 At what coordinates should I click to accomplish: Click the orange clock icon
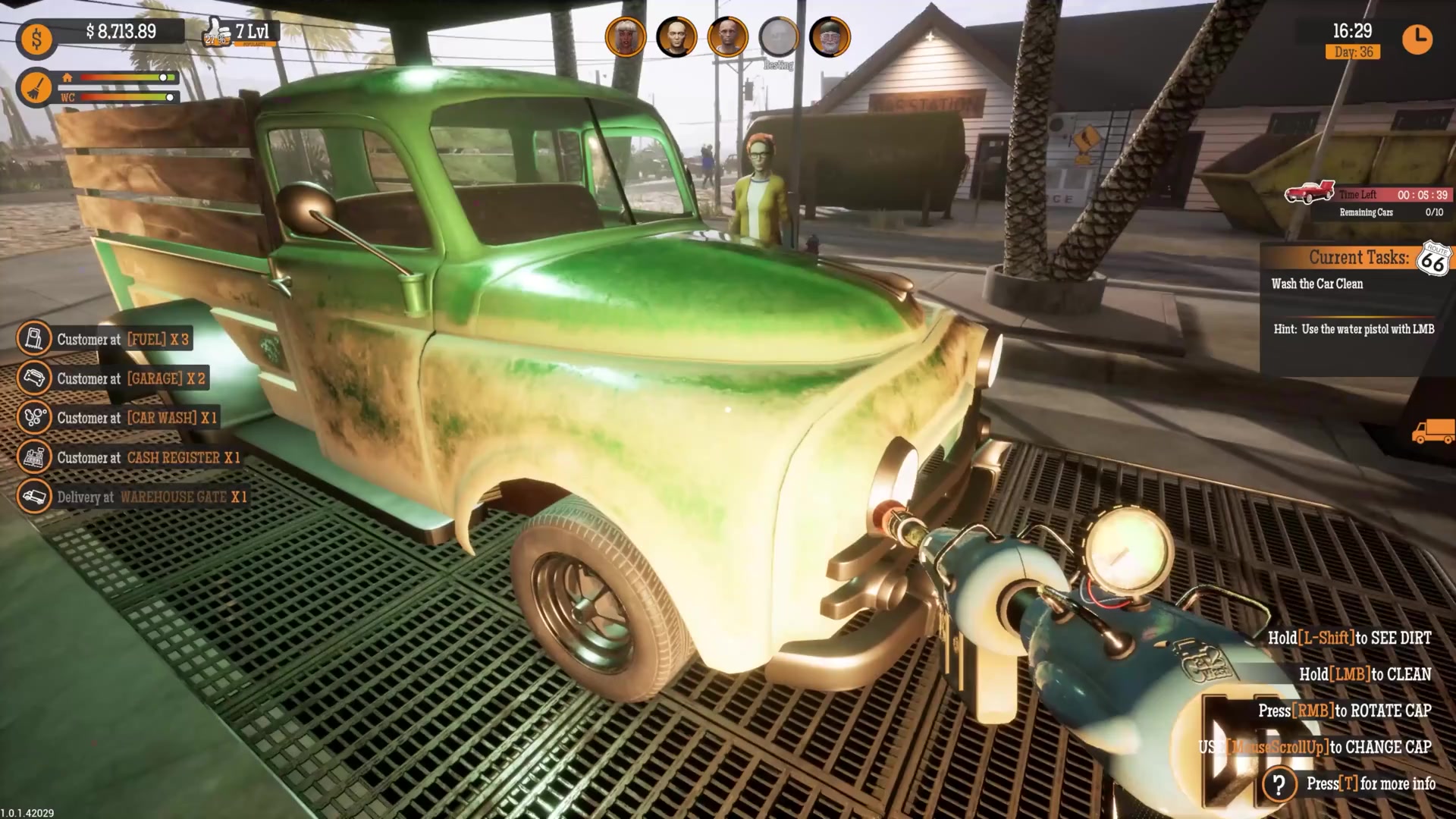click(1417, 39)
